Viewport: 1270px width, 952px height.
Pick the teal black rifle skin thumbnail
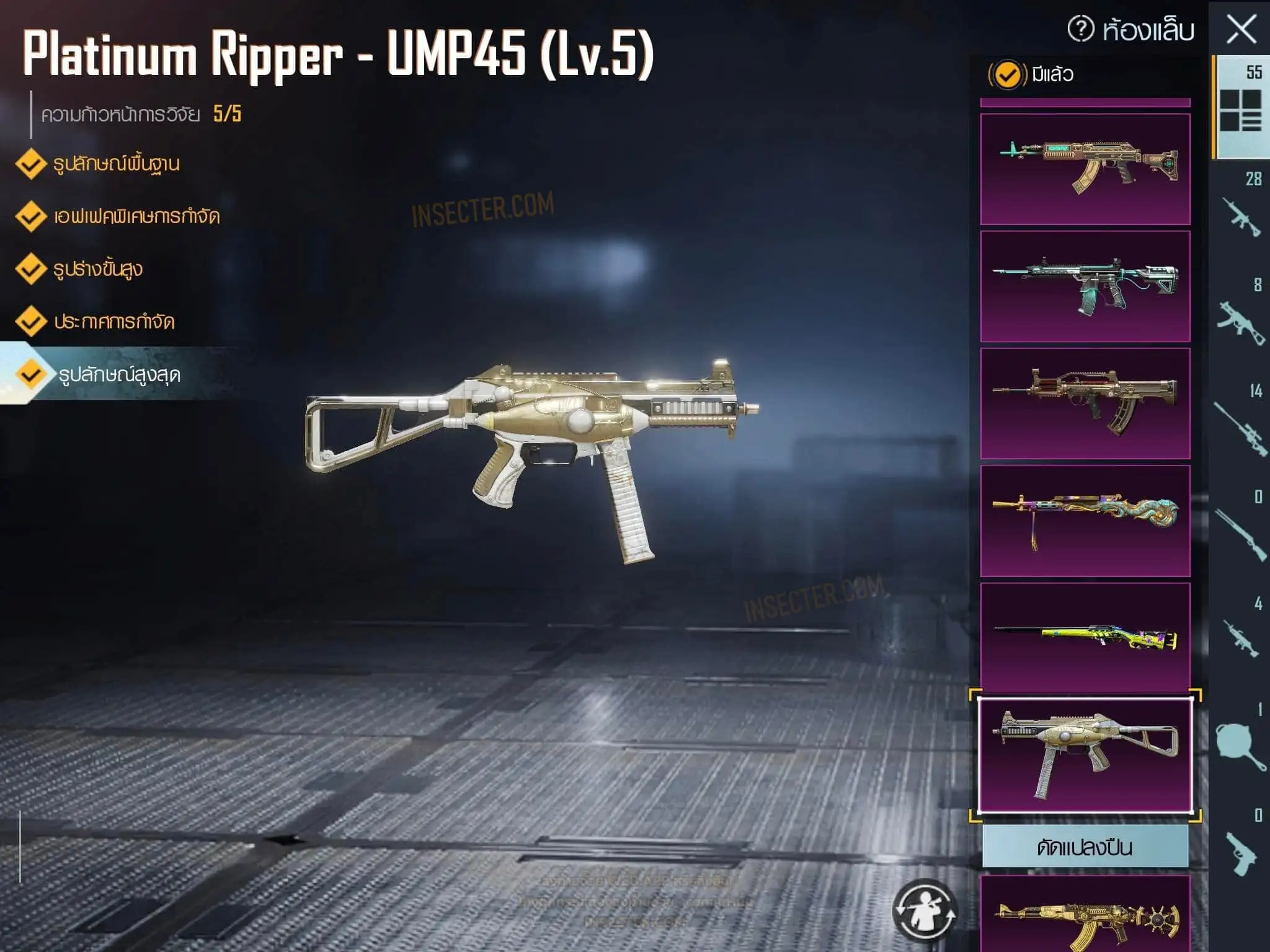pos(1085,286)
